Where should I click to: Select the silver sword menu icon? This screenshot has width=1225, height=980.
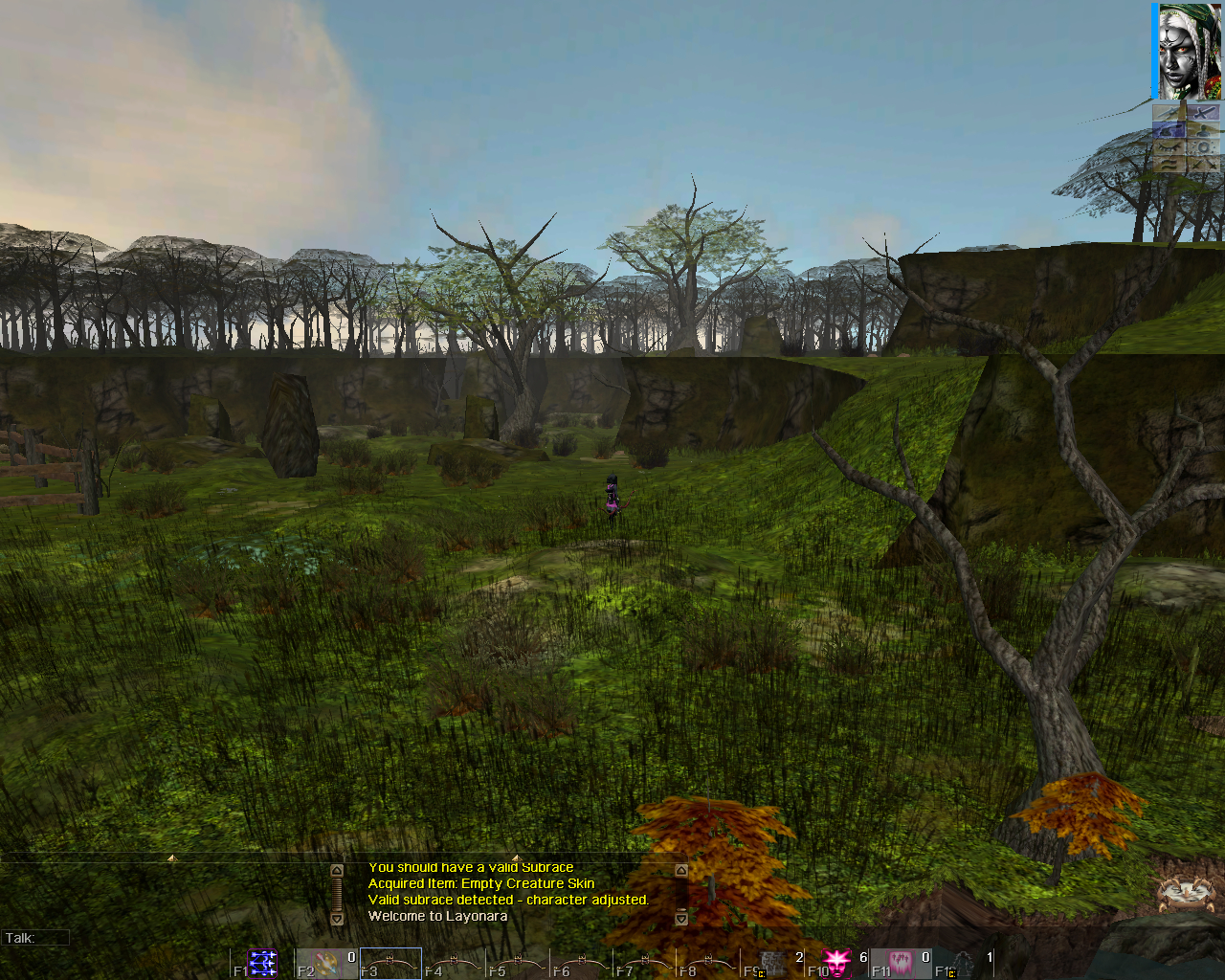(1169, 113)
